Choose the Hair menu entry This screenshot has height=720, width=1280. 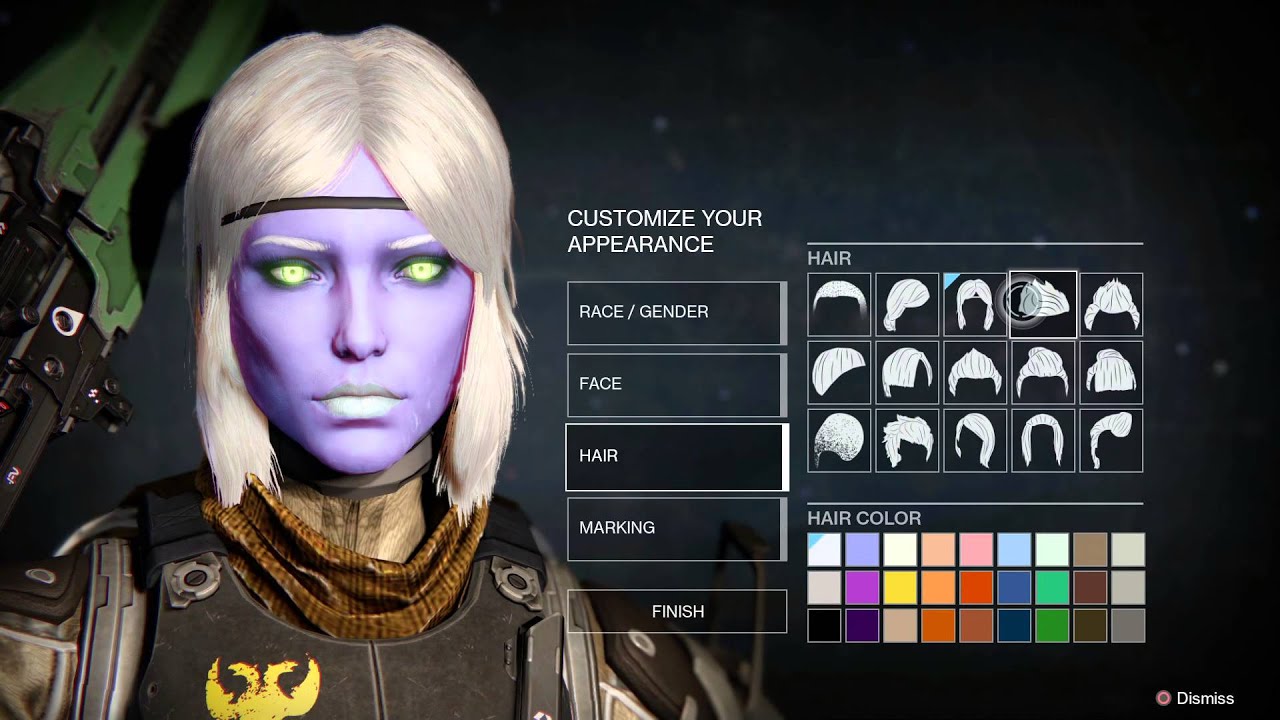[676, 456]
